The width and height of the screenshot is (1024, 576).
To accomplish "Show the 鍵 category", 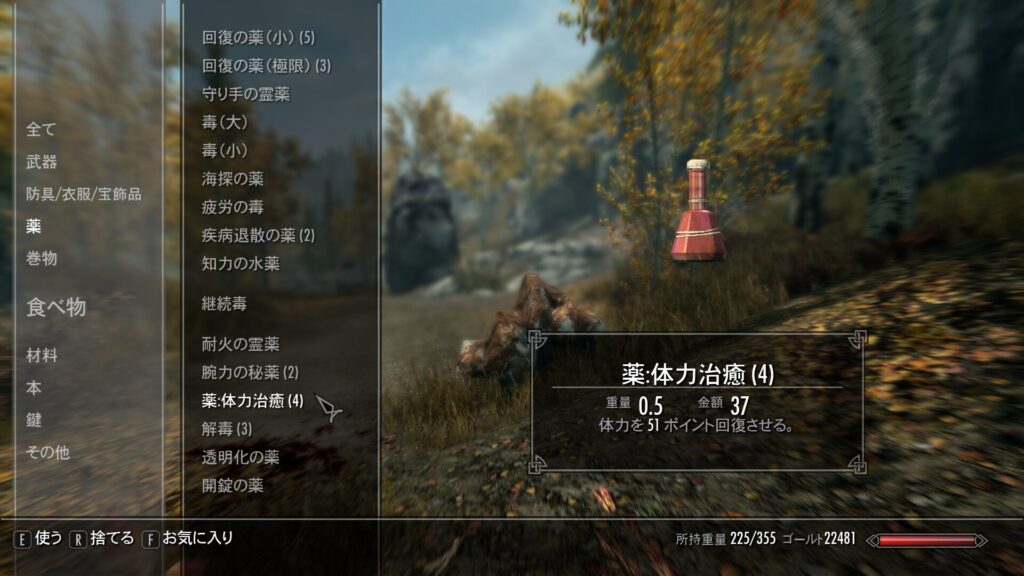I will coord(34,420).
